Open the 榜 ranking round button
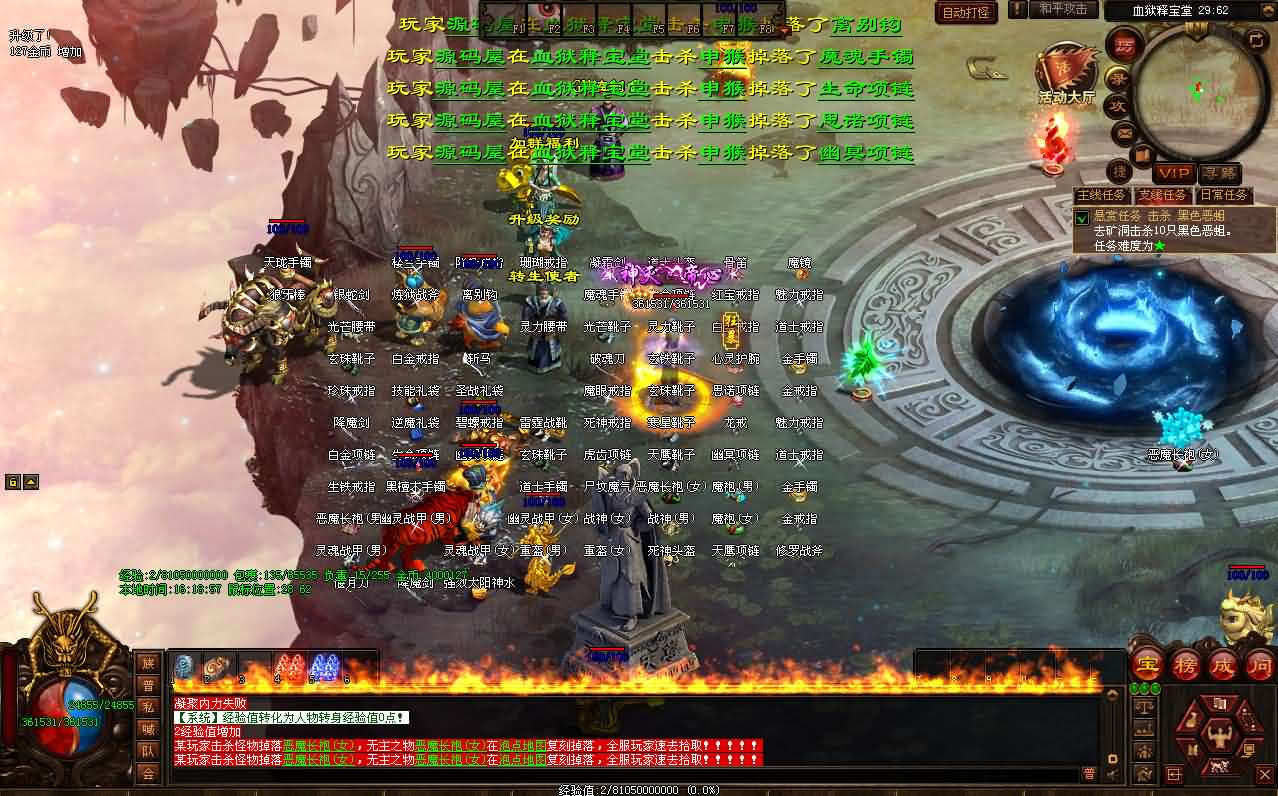 (1185, 664)
